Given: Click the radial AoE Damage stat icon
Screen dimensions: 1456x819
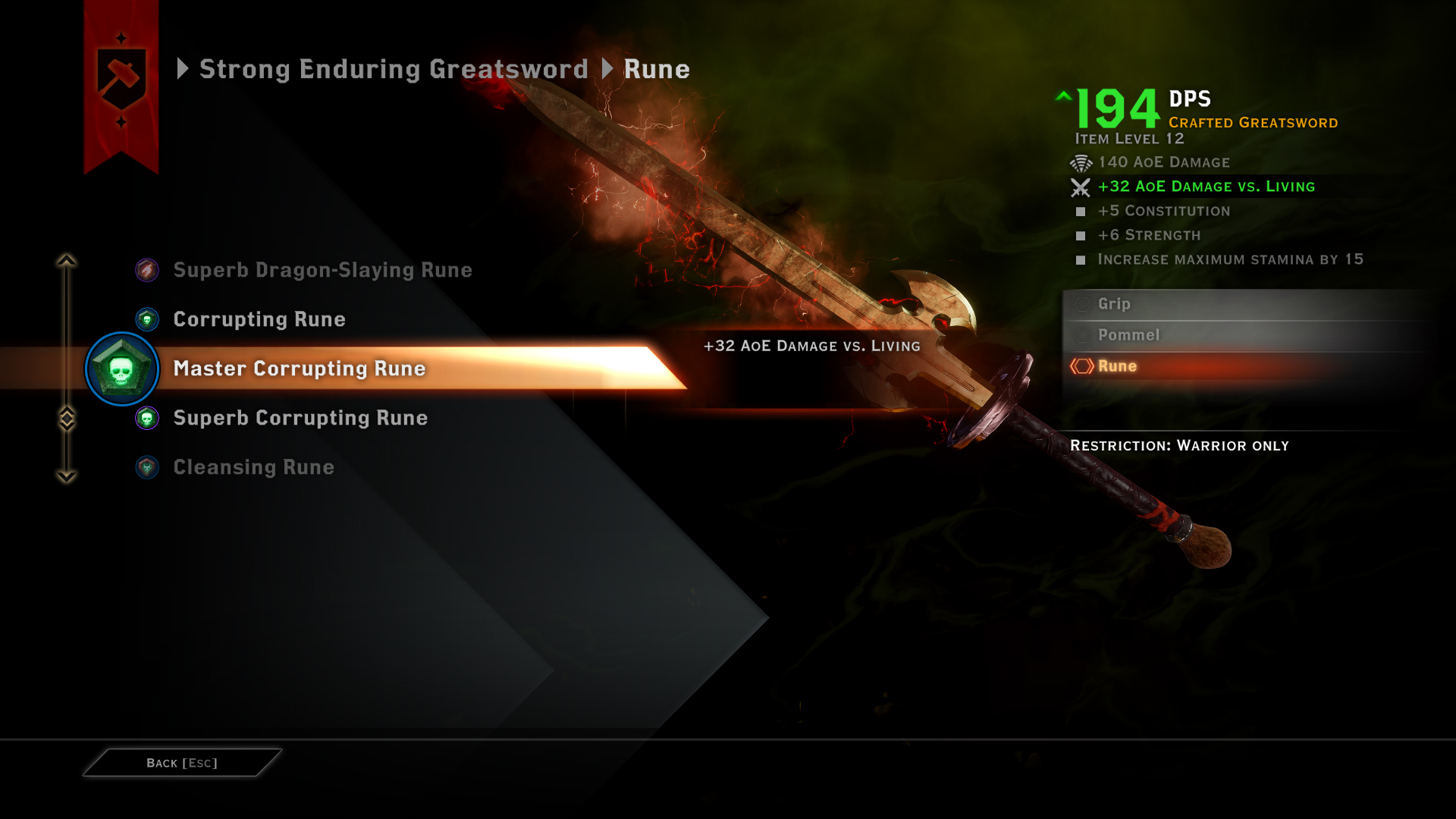Looking at the screenshot, I should click(x=1080, y=162).
